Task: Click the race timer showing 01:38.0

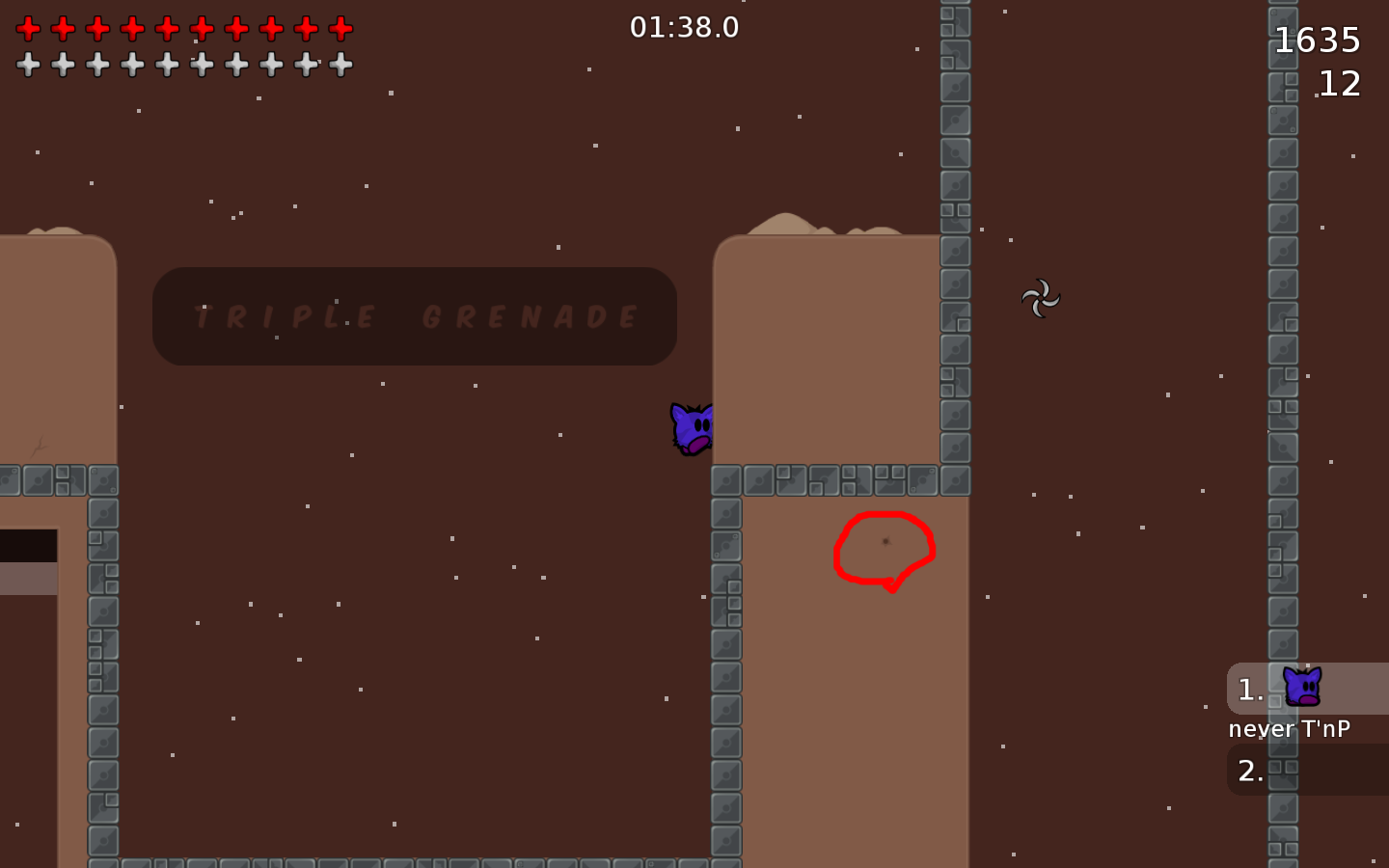Action: [x=686, y=27]
